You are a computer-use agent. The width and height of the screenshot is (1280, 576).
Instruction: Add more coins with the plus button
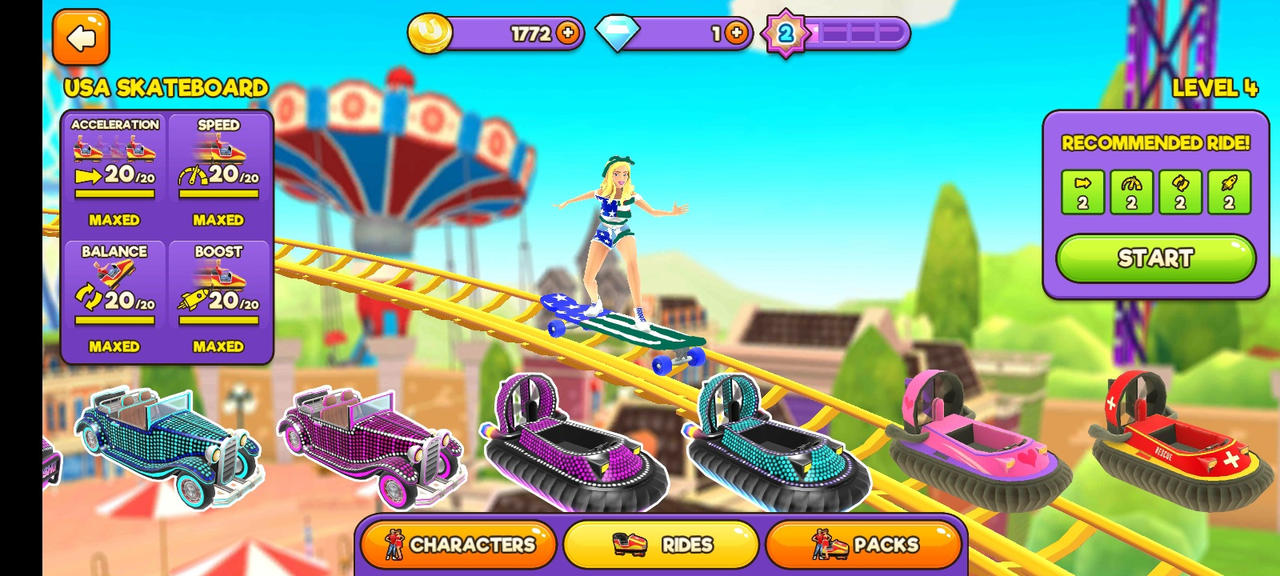pyautogui.click(x=568, y=34)
